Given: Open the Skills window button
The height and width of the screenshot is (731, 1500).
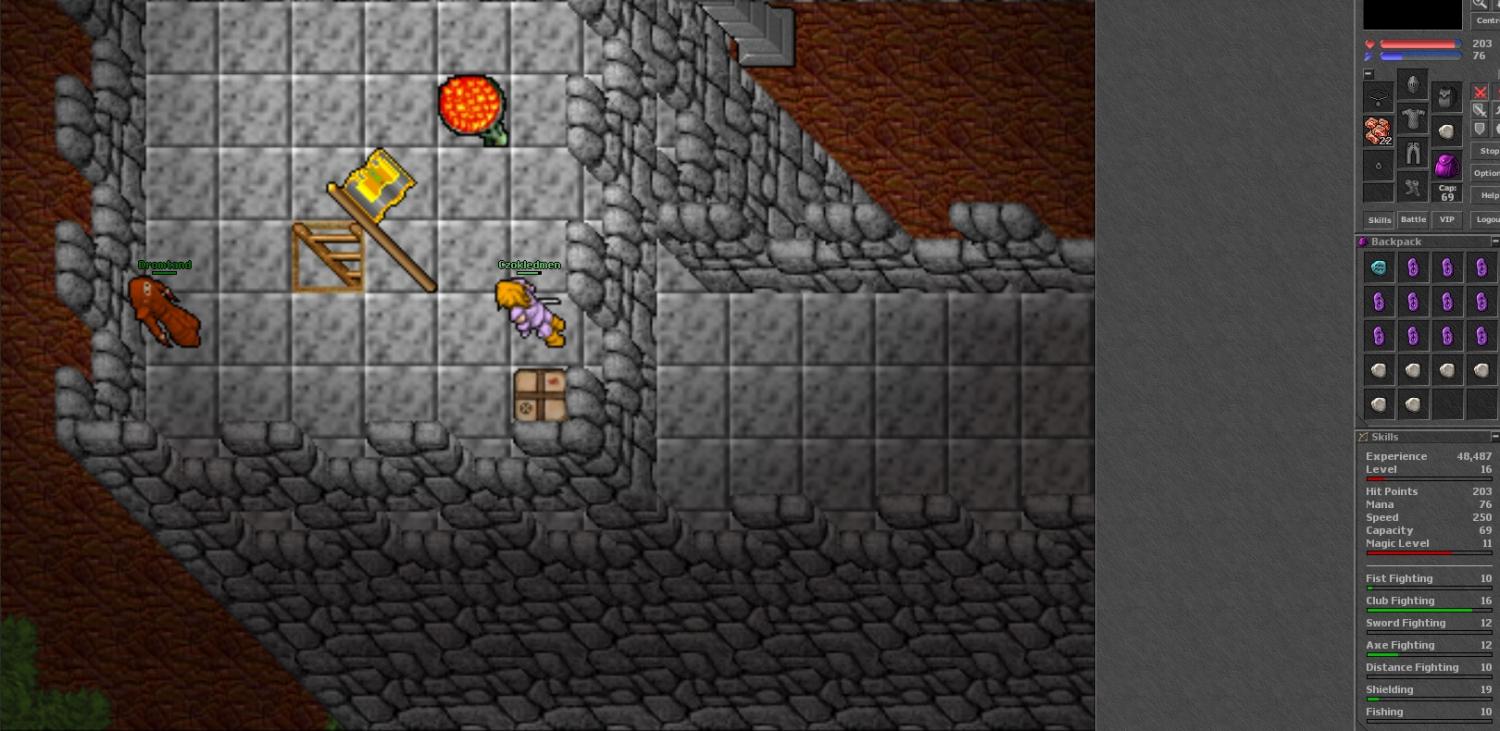Looking at the screenshot, I should (1379, 220).
